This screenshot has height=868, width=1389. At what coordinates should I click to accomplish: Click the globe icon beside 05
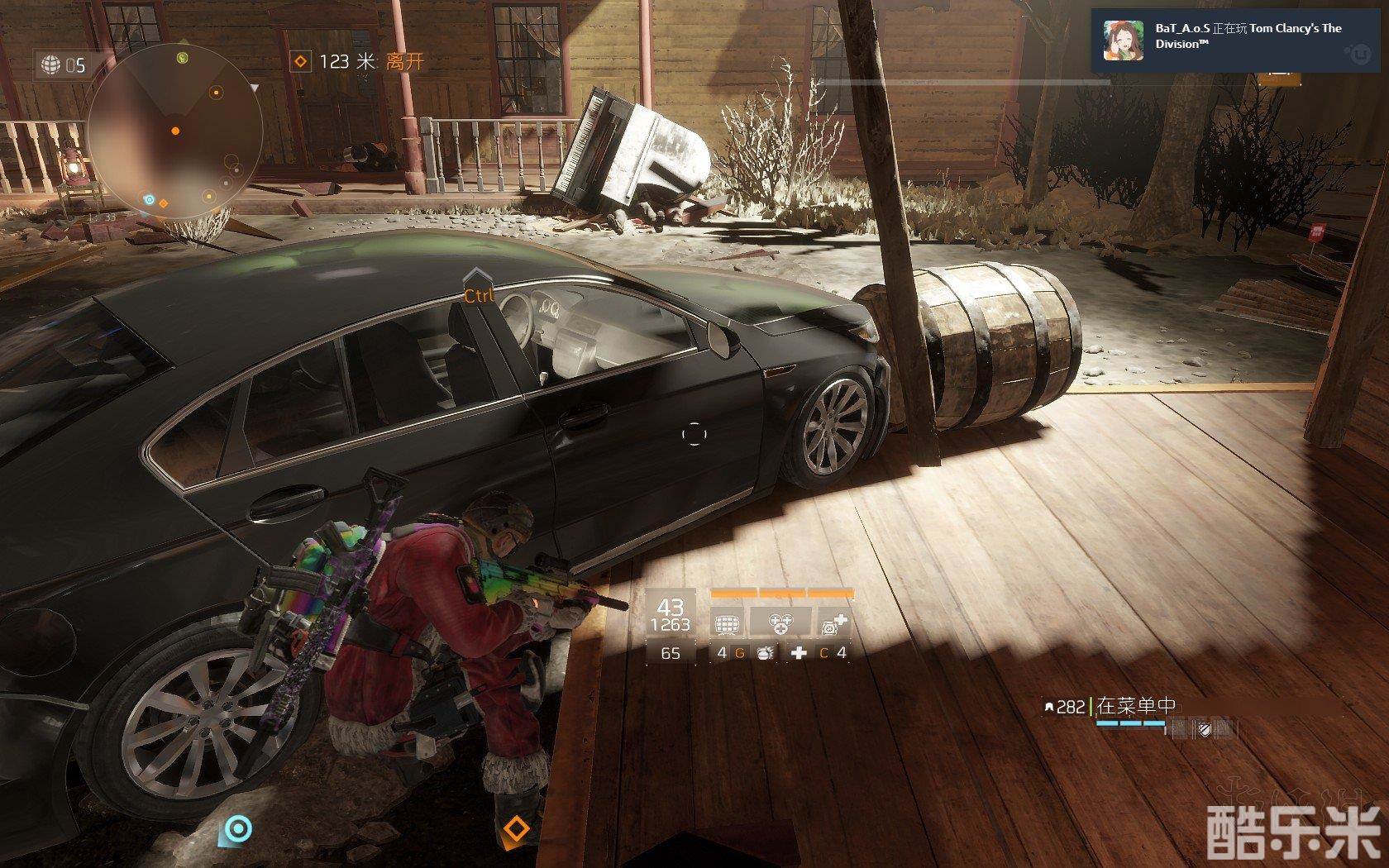(x=51, y=64)
